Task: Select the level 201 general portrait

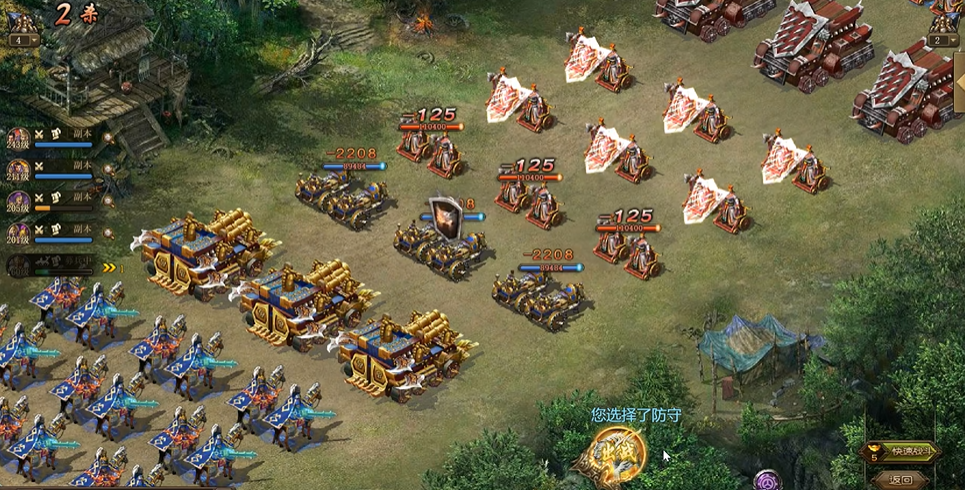Action: pyautogui.click(x=18, y=234)
